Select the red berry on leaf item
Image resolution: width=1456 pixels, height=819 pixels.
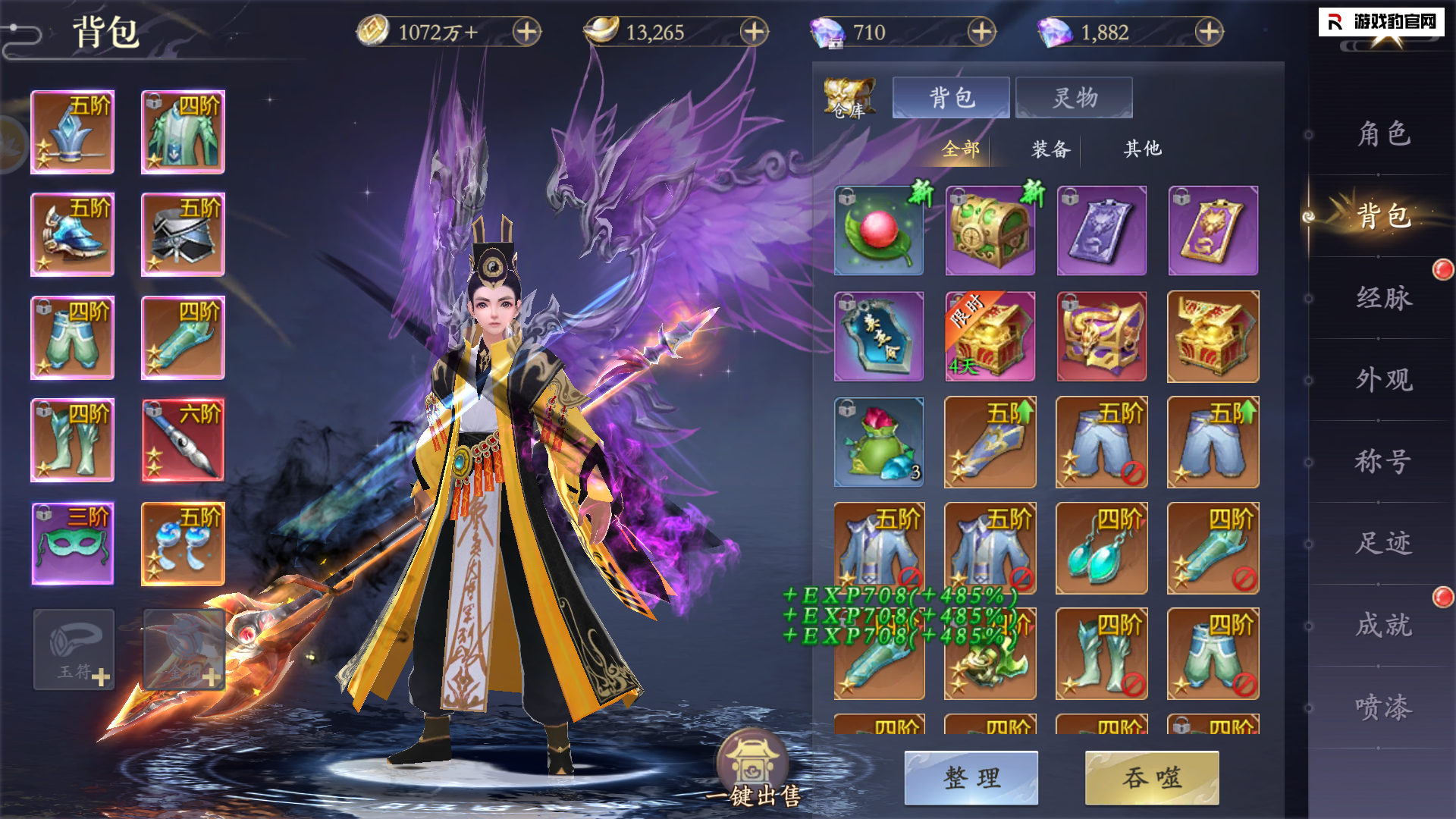[879, 231]
